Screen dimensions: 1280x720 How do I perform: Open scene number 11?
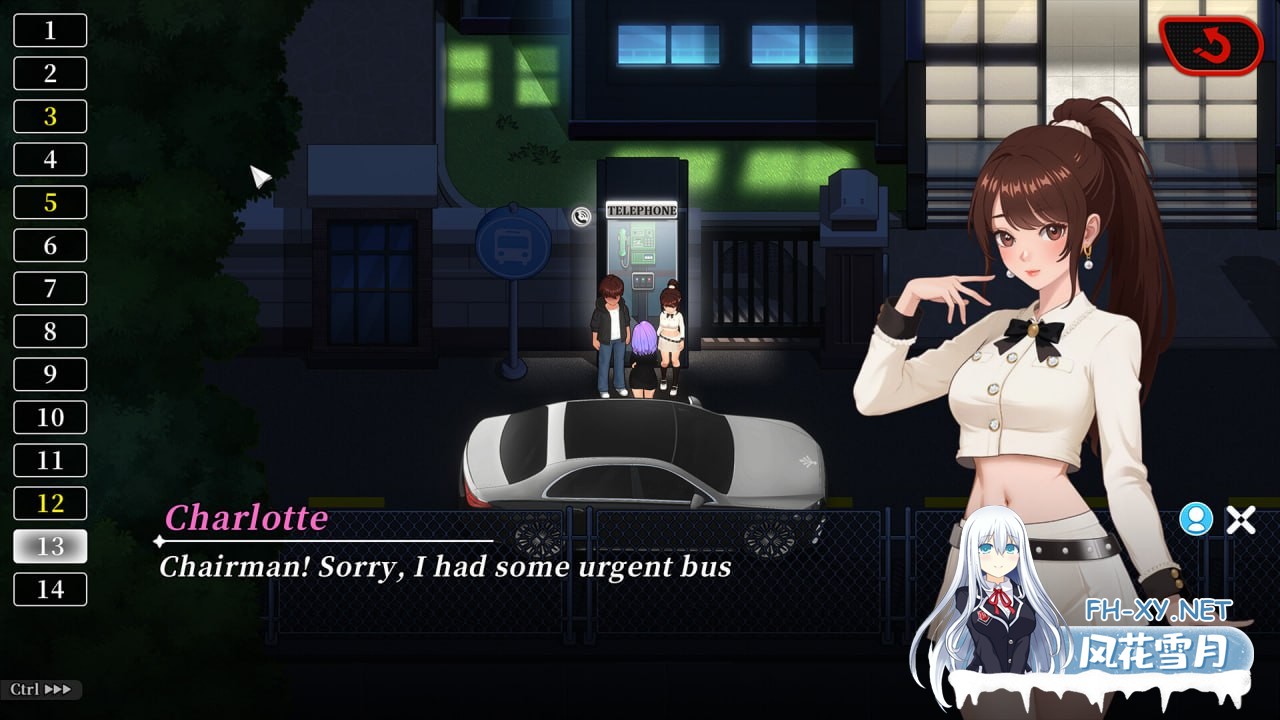click(50, 460)
